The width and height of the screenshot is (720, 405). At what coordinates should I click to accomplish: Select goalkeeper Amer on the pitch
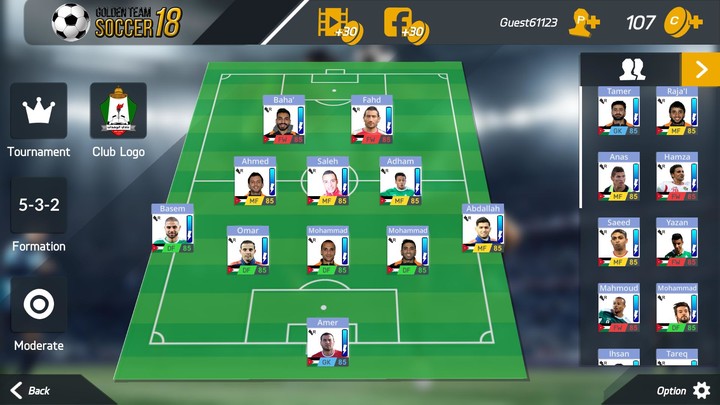(327, 344)
